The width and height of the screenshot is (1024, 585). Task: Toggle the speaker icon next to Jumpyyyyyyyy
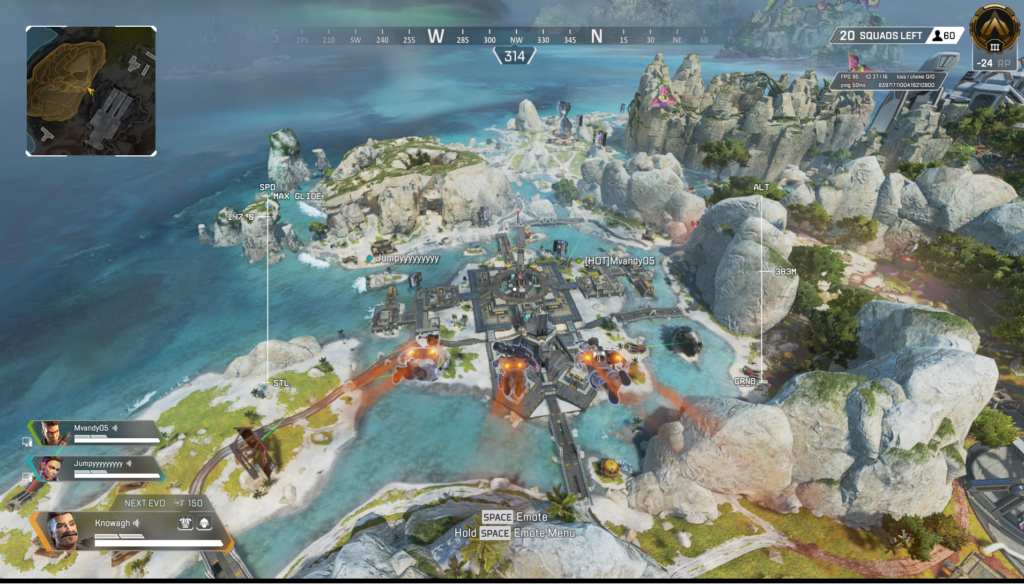(131, 464)
